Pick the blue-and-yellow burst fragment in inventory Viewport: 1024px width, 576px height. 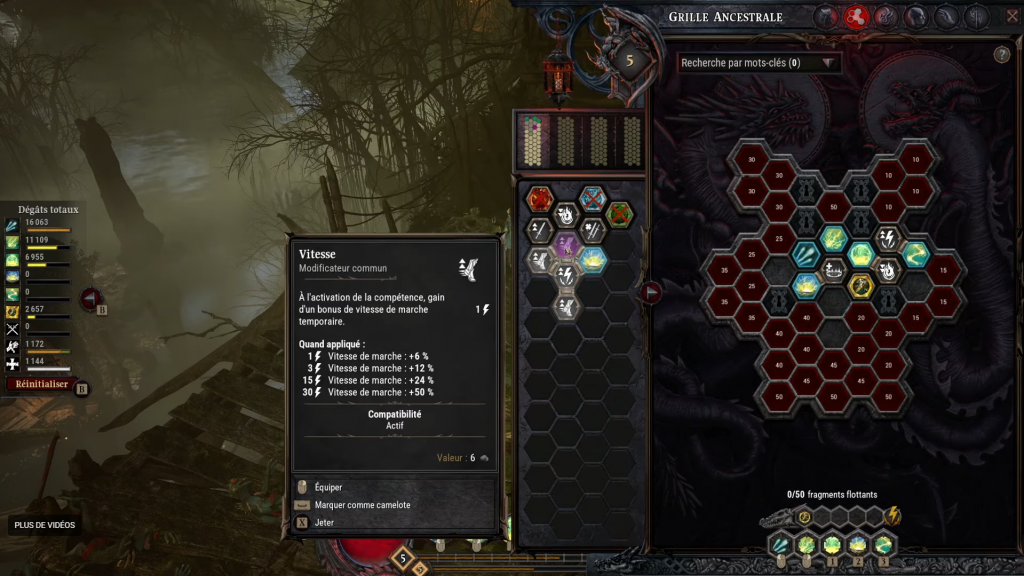(x=593, y=260)
